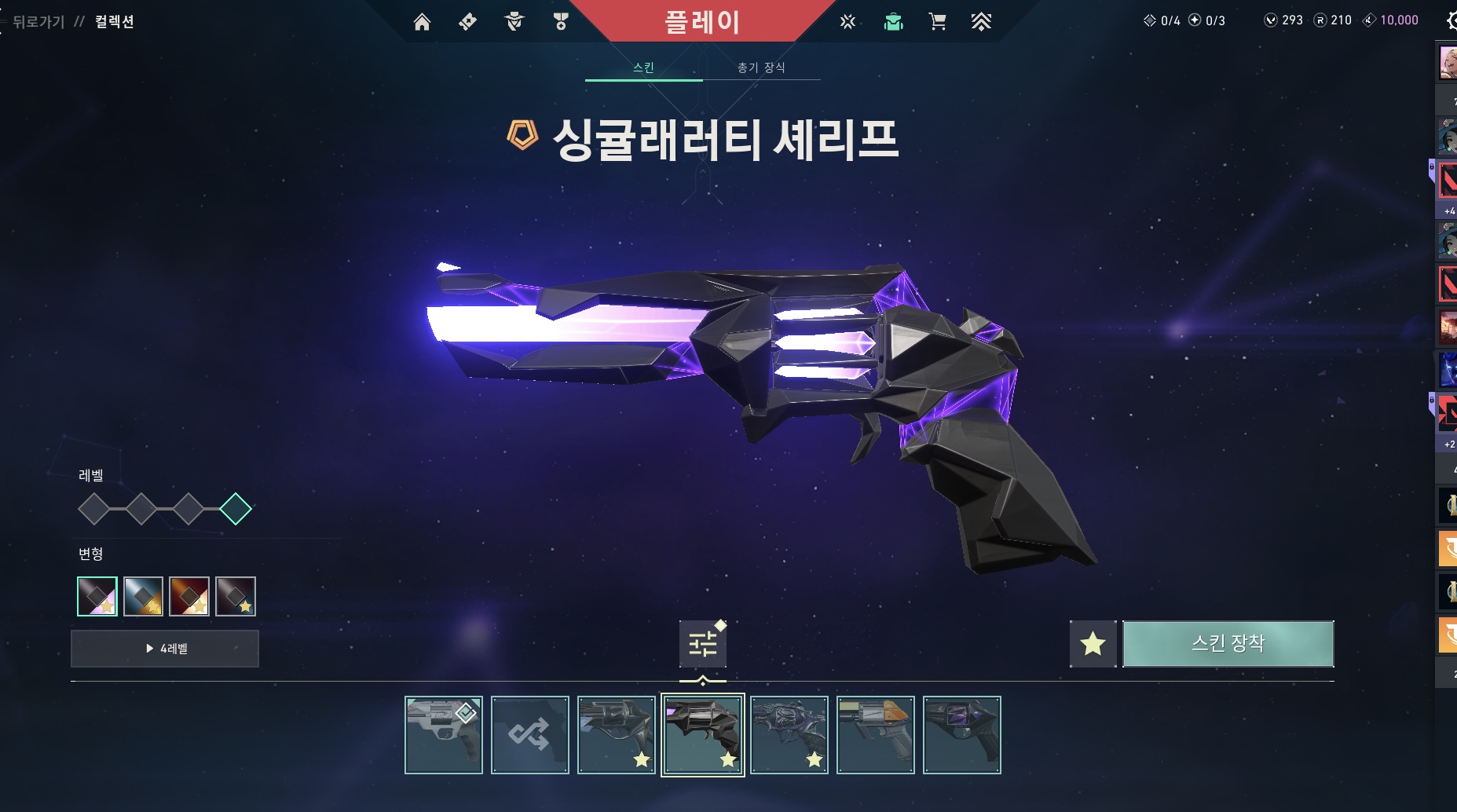Choose the red variant swatch

[x=189, y=597]
